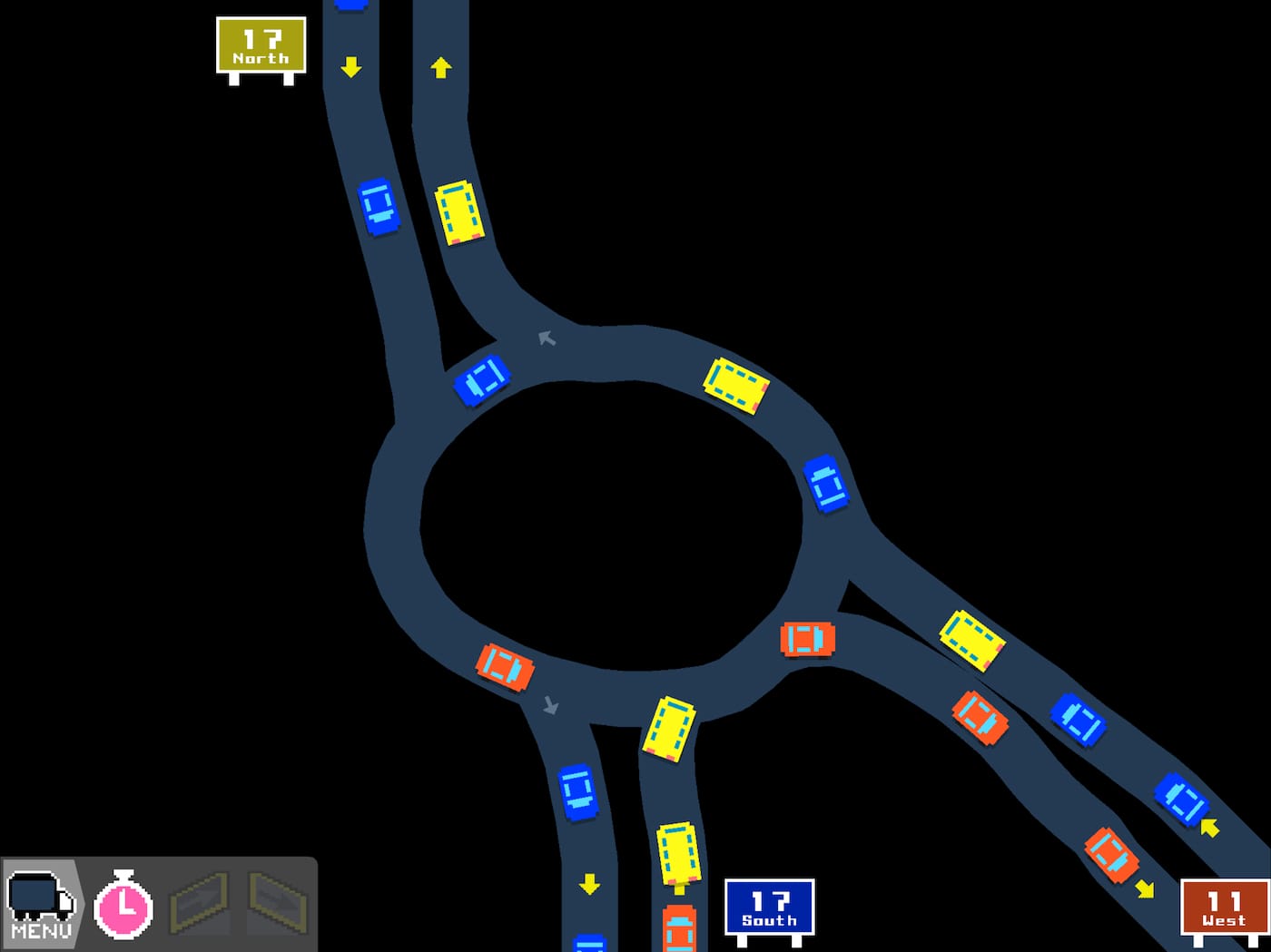The image size is (1271, 952).
Task: Click the gray arrow inside the roundabout top
Action: pos(546,338)
